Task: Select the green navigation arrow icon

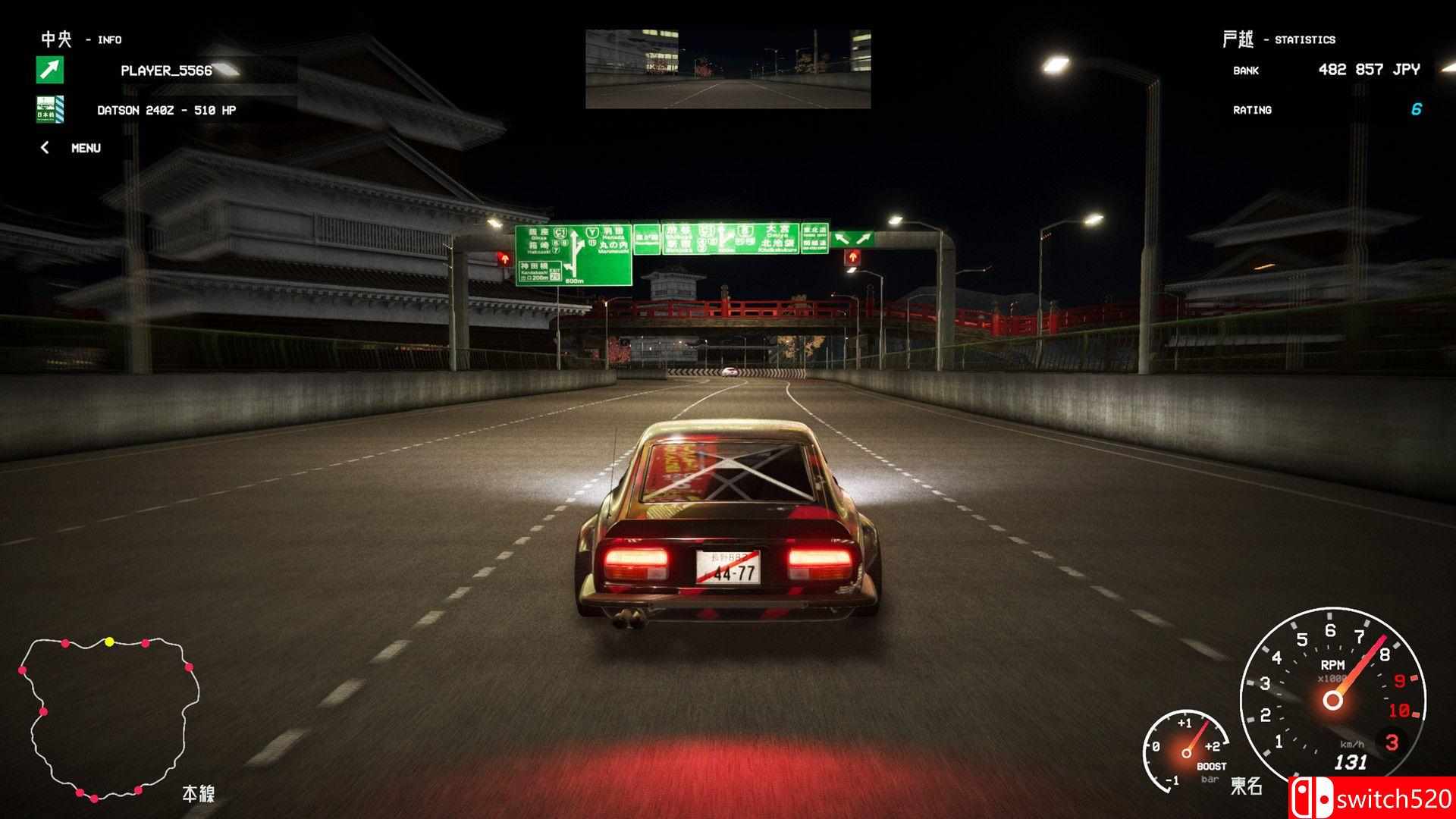Action: pyautogui.click(x=49, y=71)
